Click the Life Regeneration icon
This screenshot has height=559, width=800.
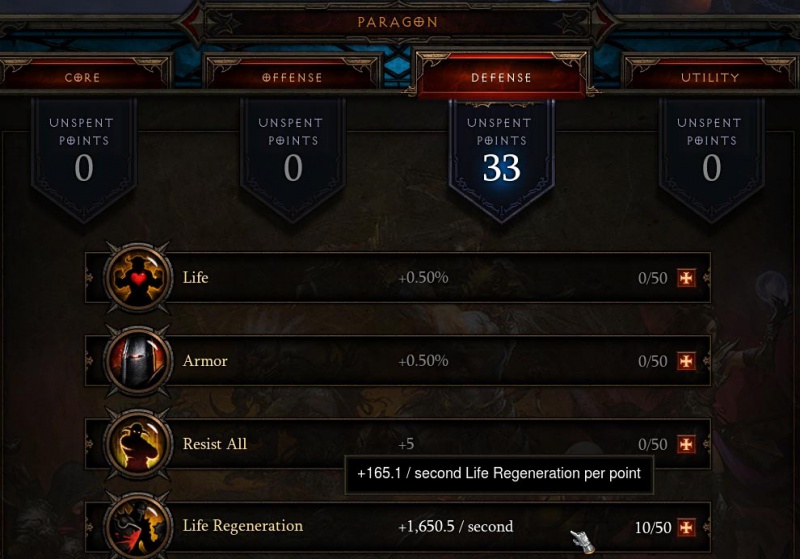[138, 526]
